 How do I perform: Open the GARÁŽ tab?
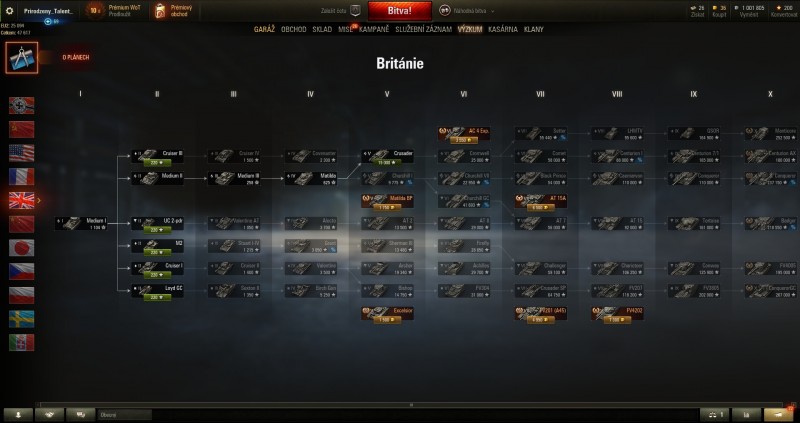coord(264,29)
